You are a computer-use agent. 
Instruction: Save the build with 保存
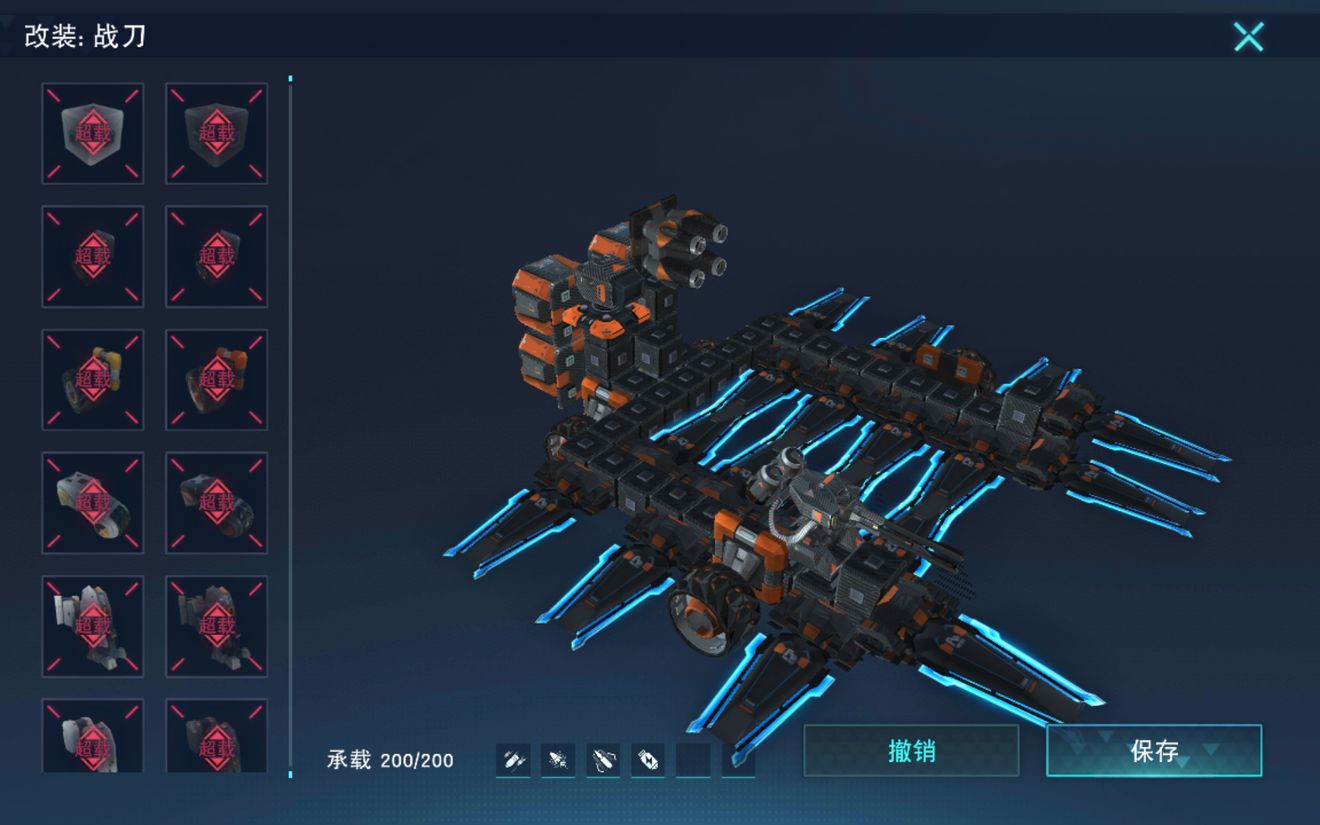pyautogui.click(x=1154, y=751)
